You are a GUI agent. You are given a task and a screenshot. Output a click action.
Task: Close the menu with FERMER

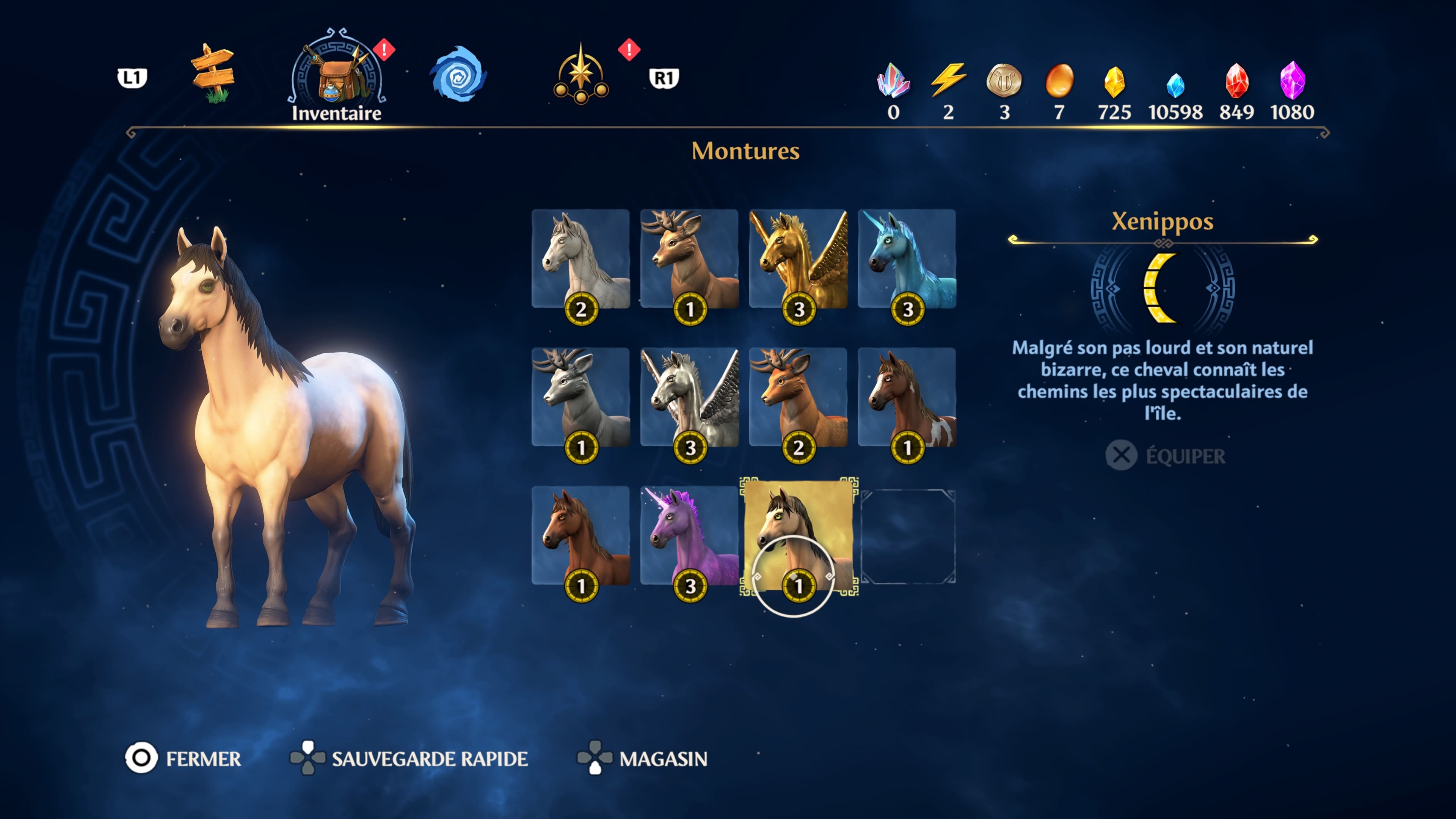pos(183,758)
